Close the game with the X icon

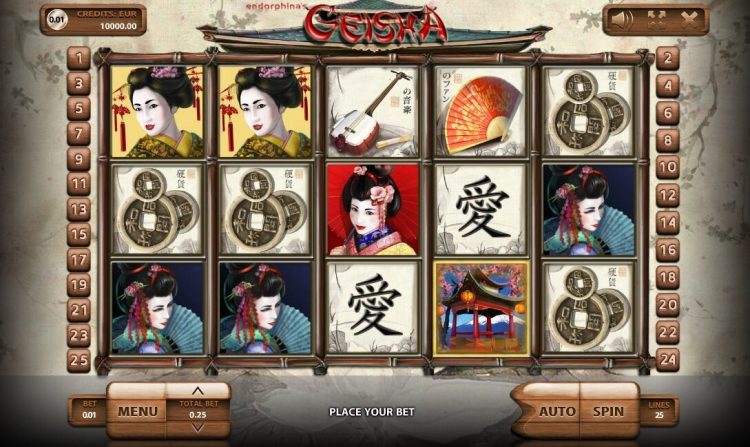point(688,18)
